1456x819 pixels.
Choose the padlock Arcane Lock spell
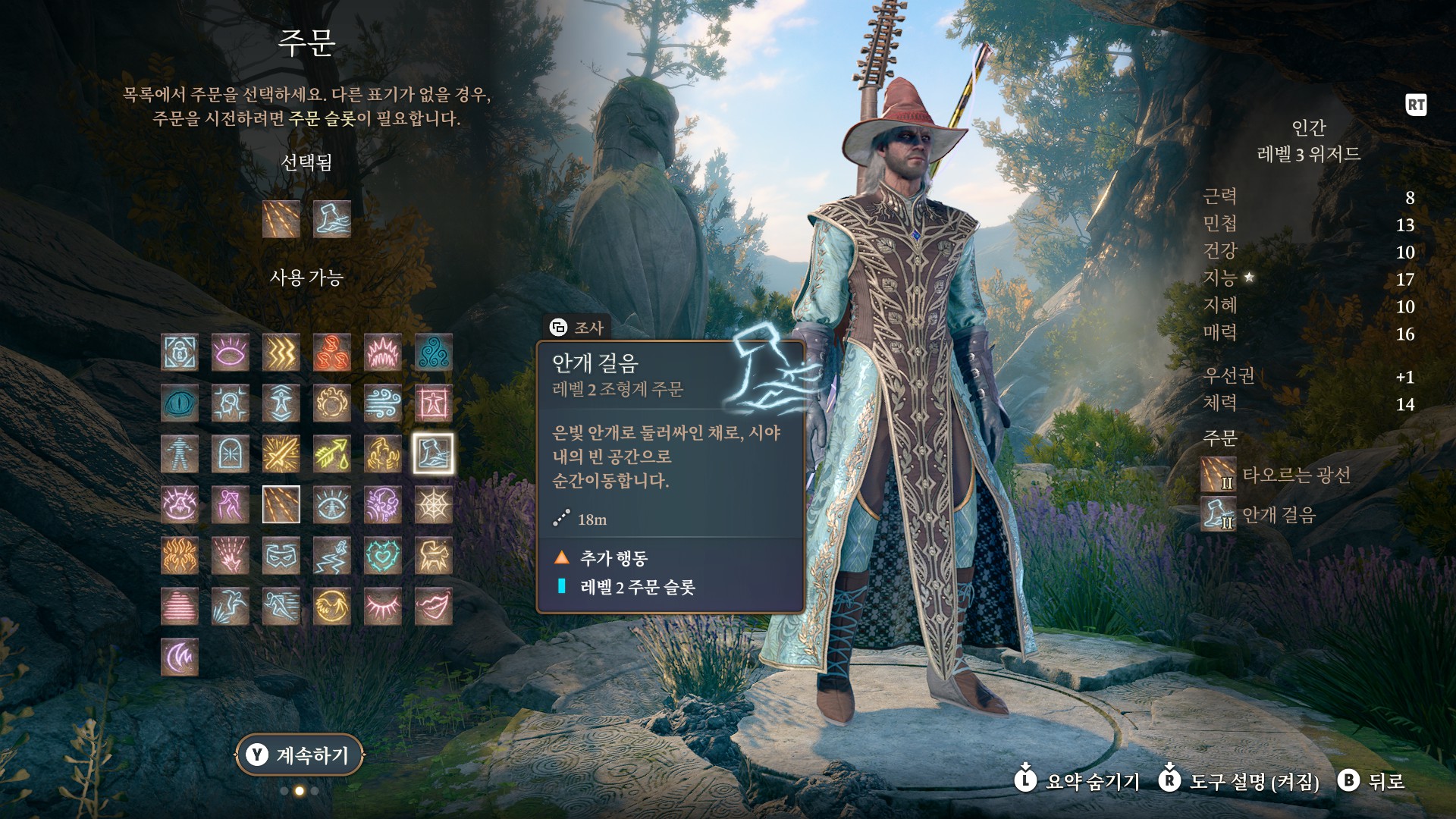coord(180,353)
